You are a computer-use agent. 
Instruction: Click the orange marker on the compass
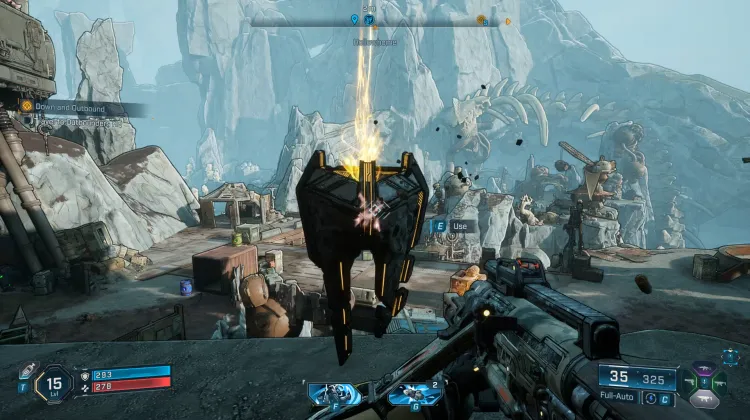481,20
